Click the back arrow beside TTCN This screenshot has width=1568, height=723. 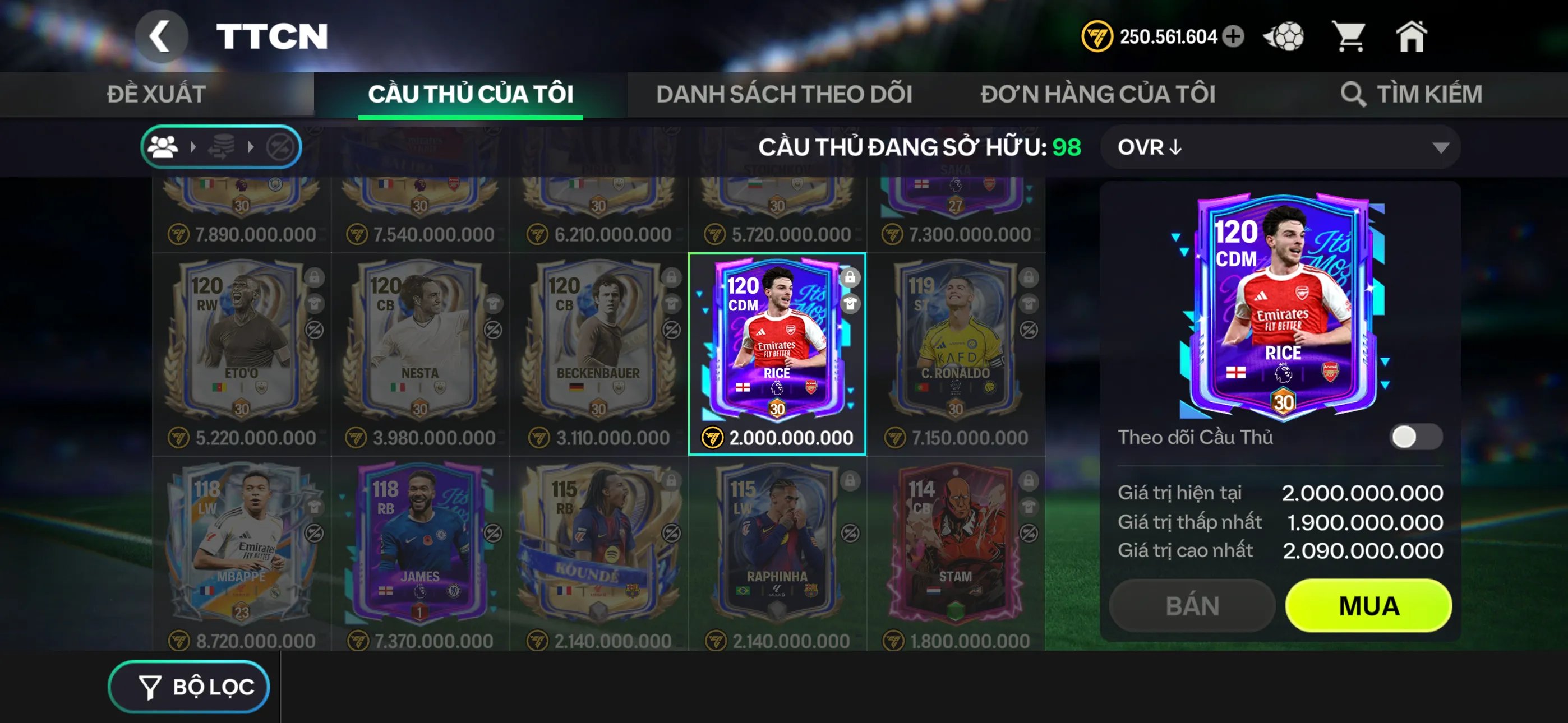pyautogui.click(x=162, y=35)
